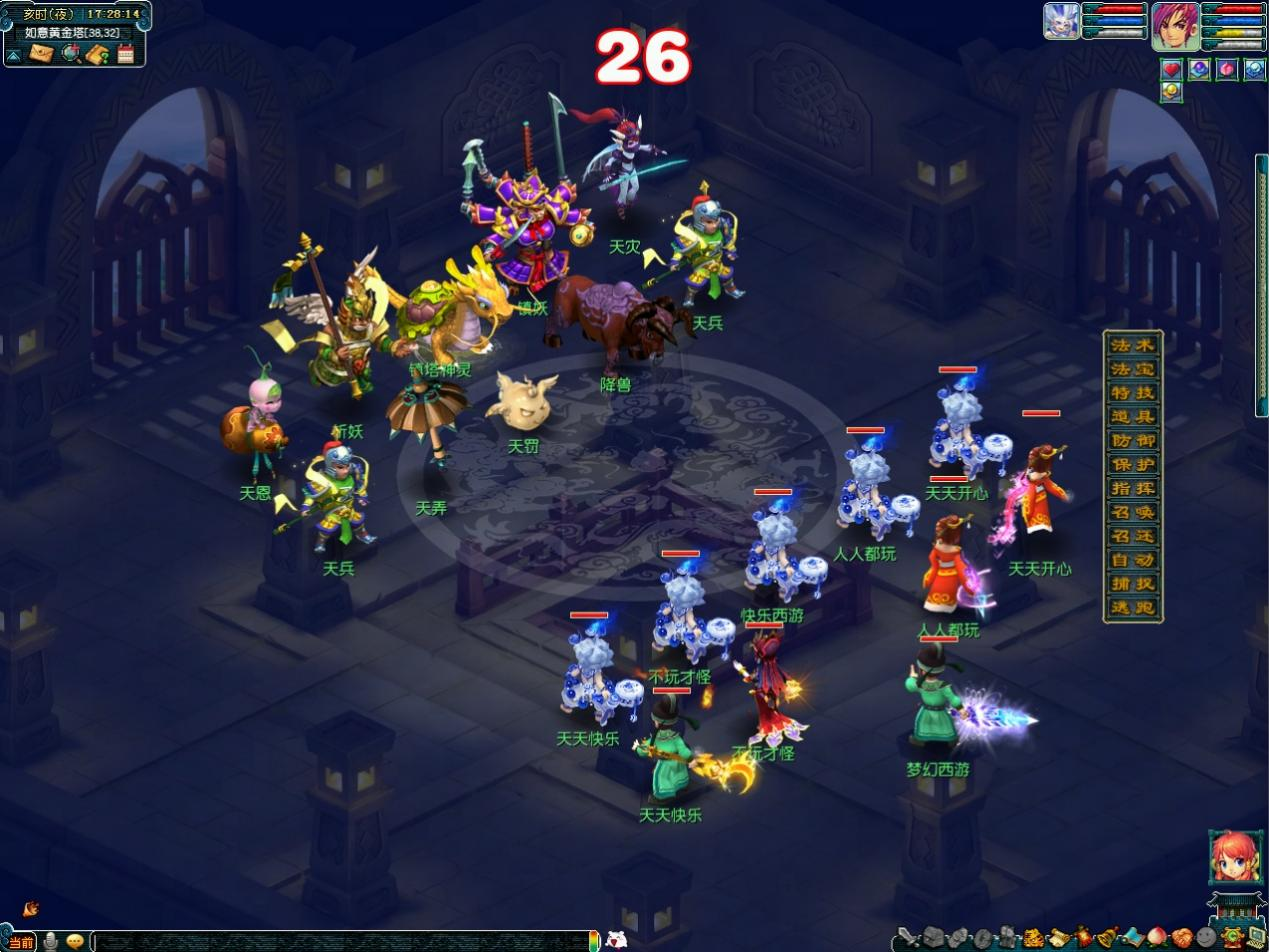Choose the 防御 defend command

1133,441
